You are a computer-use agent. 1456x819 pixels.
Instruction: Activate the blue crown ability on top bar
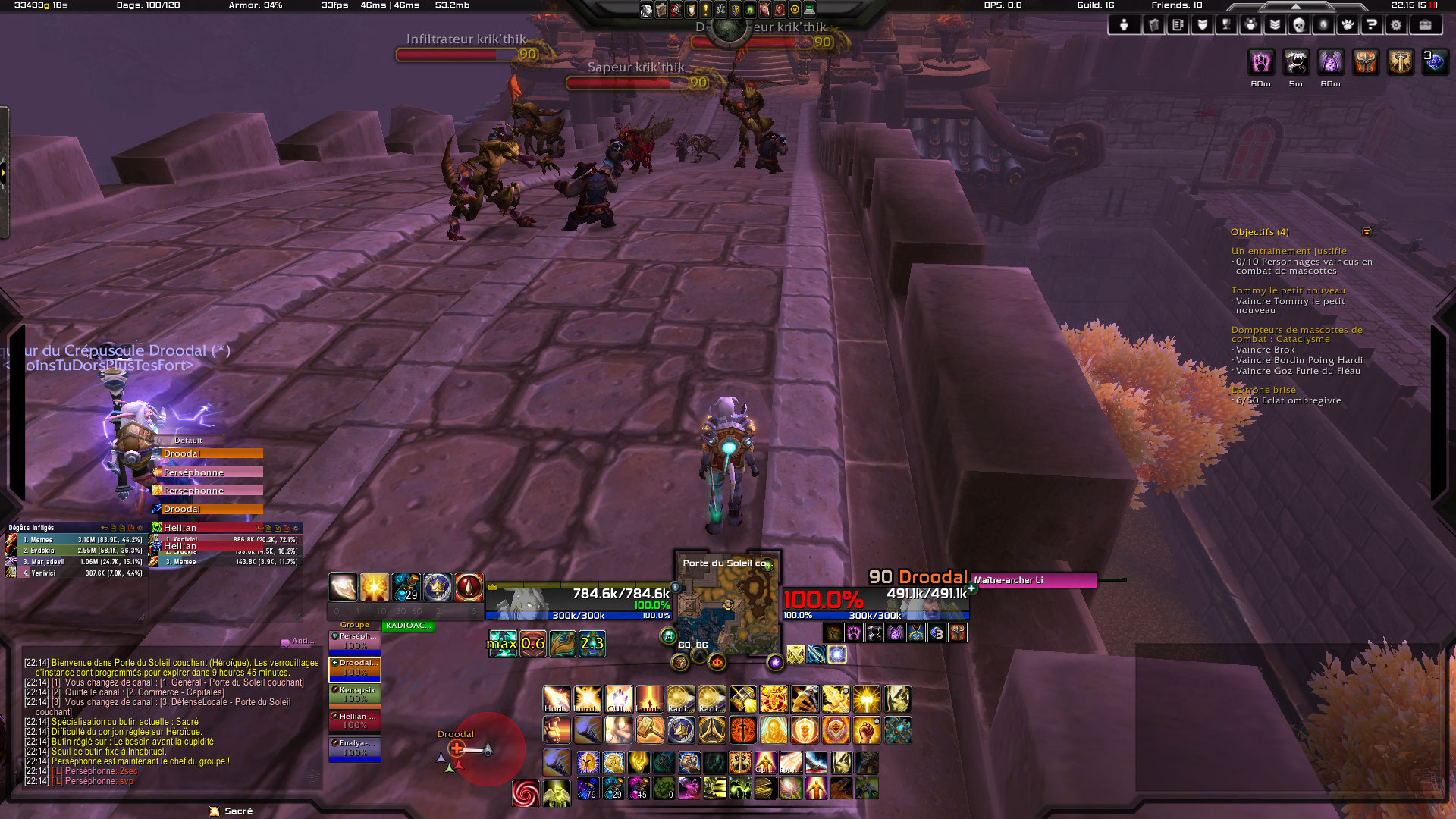coord(437,587)
